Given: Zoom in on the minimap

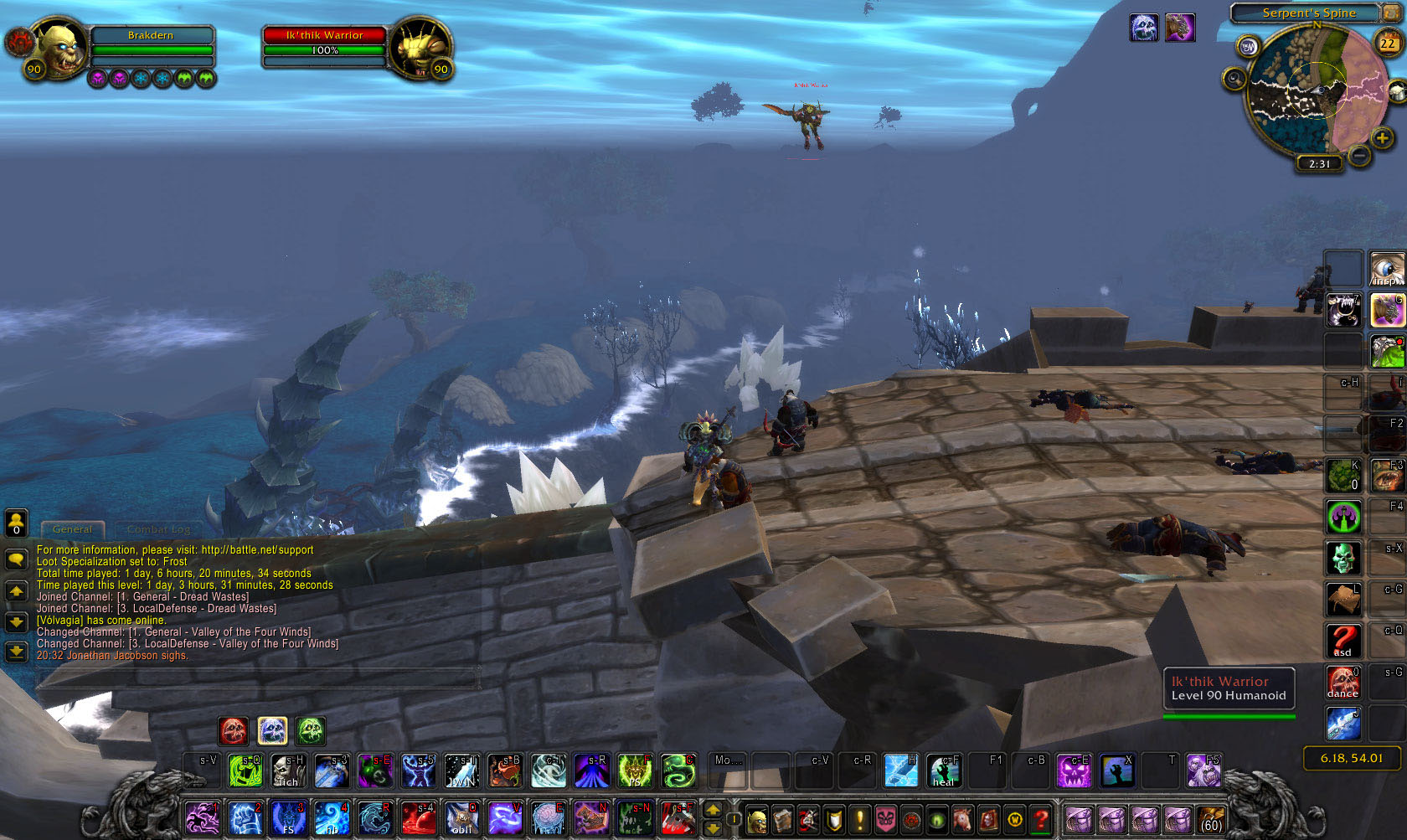Looking at the screenshot, I should [1382, 138].
